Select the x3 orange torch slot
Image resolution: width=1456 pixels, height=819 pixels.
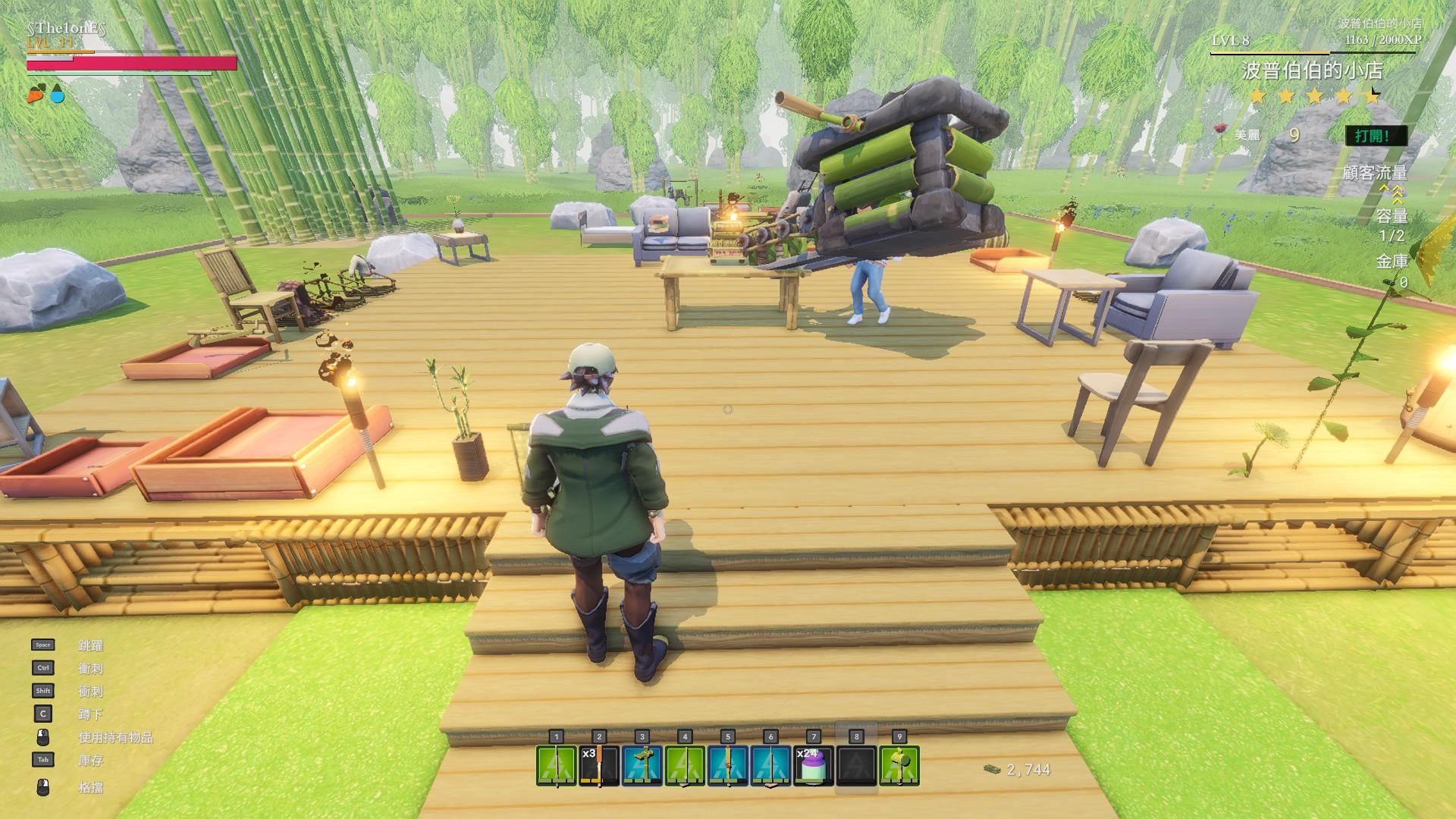point(599,765)
